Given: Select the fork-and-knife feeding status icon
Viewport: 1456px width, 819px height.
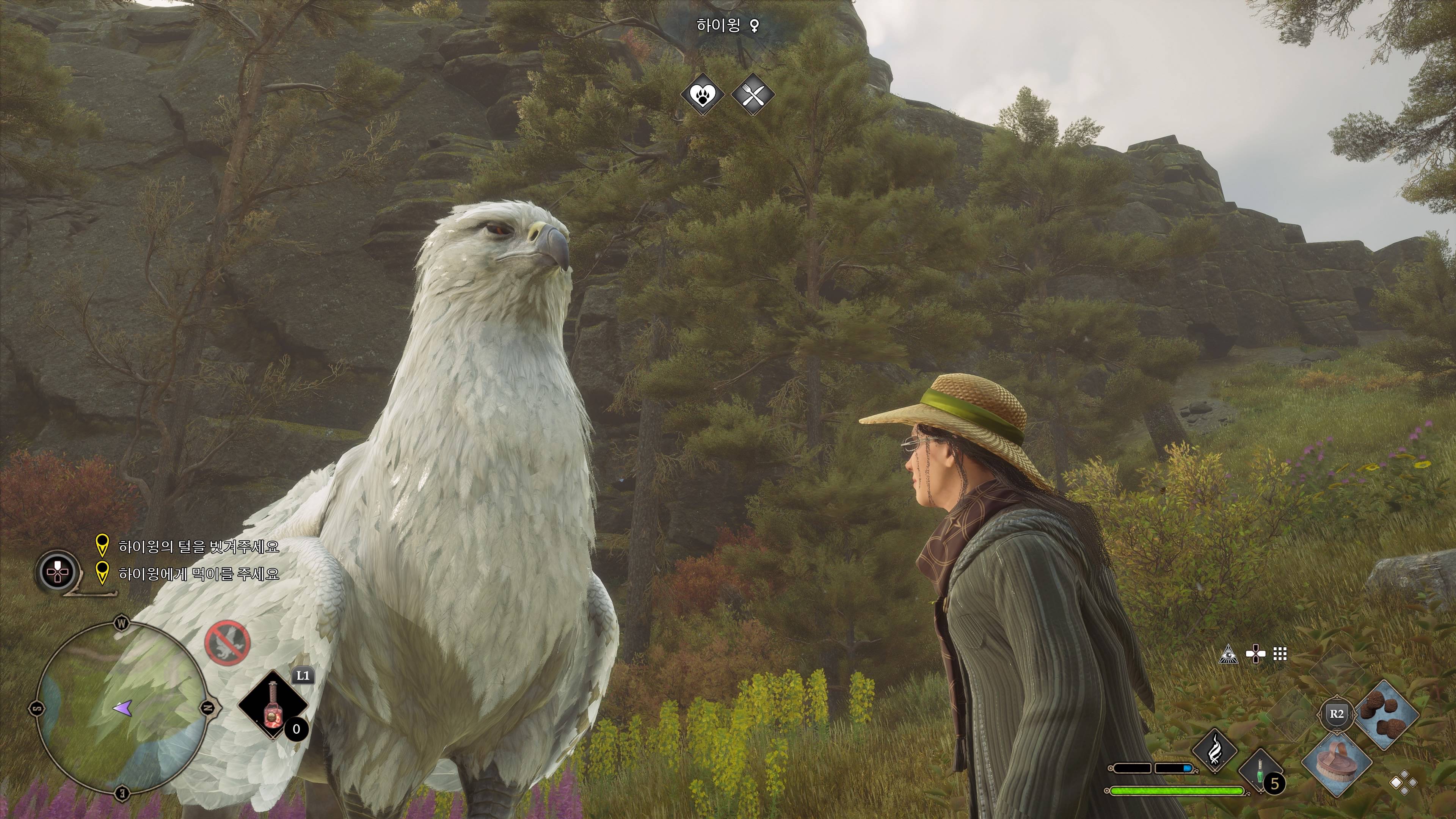Looking at the screenshot, I should 753,94.
